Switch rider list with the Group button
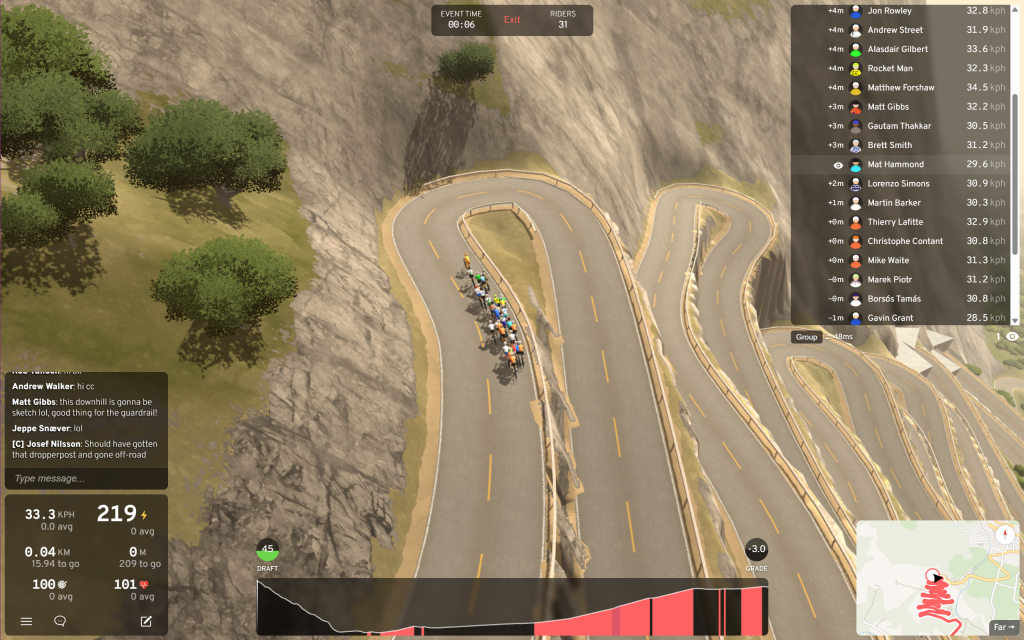The image size is (1024, 640). 806,337
